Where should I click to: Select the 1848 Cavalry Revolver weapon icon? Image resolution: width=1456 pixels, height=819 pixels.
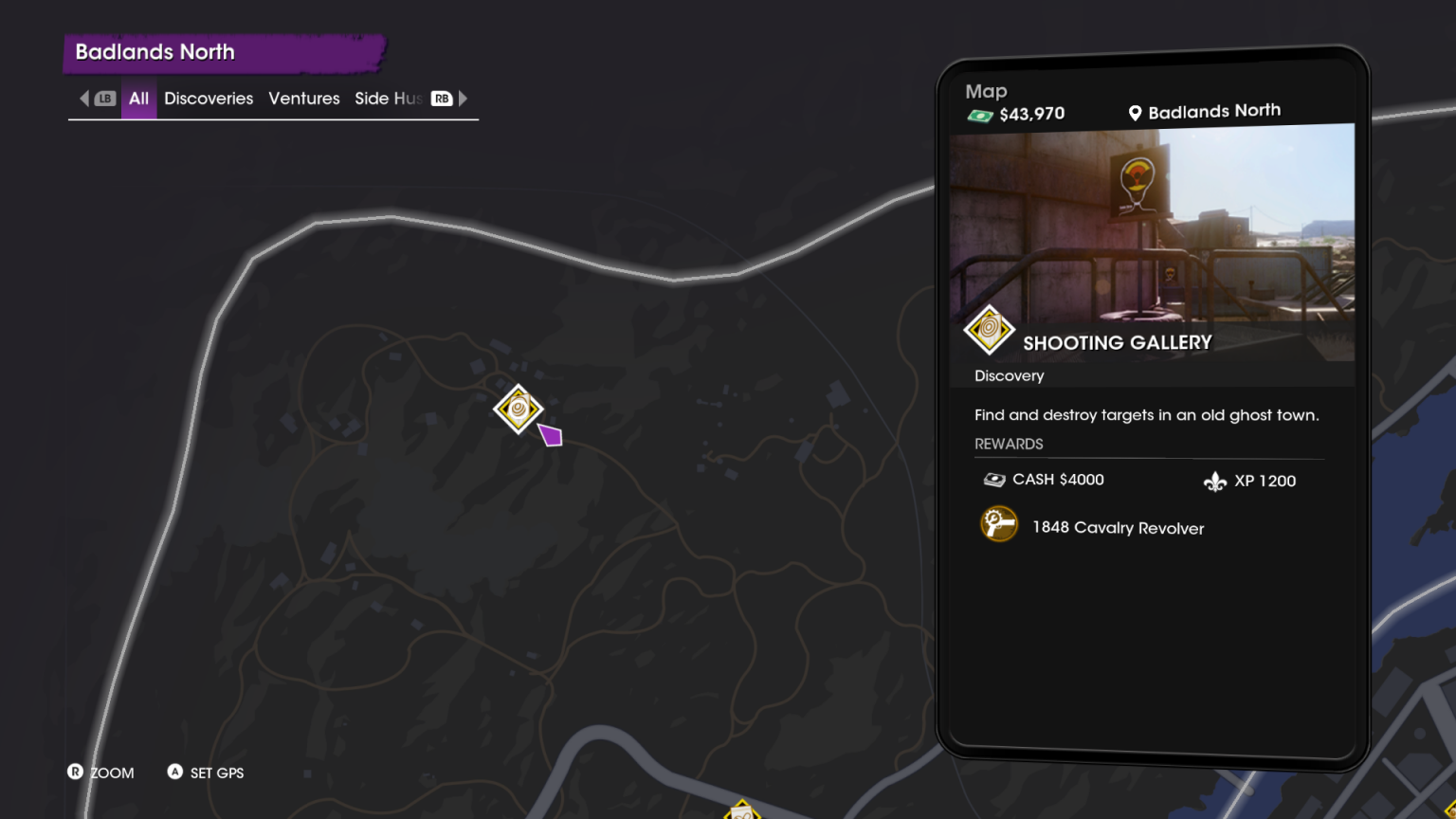[997, 523]
